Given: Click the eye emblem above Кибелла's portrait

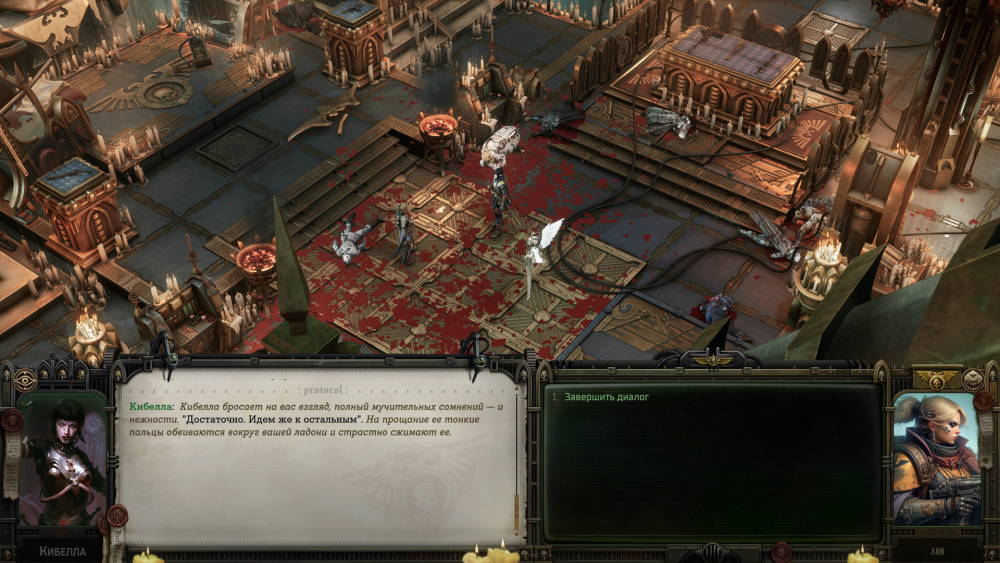Looking at the screenshot, I should pyautogui.click(x=26, y=380).
